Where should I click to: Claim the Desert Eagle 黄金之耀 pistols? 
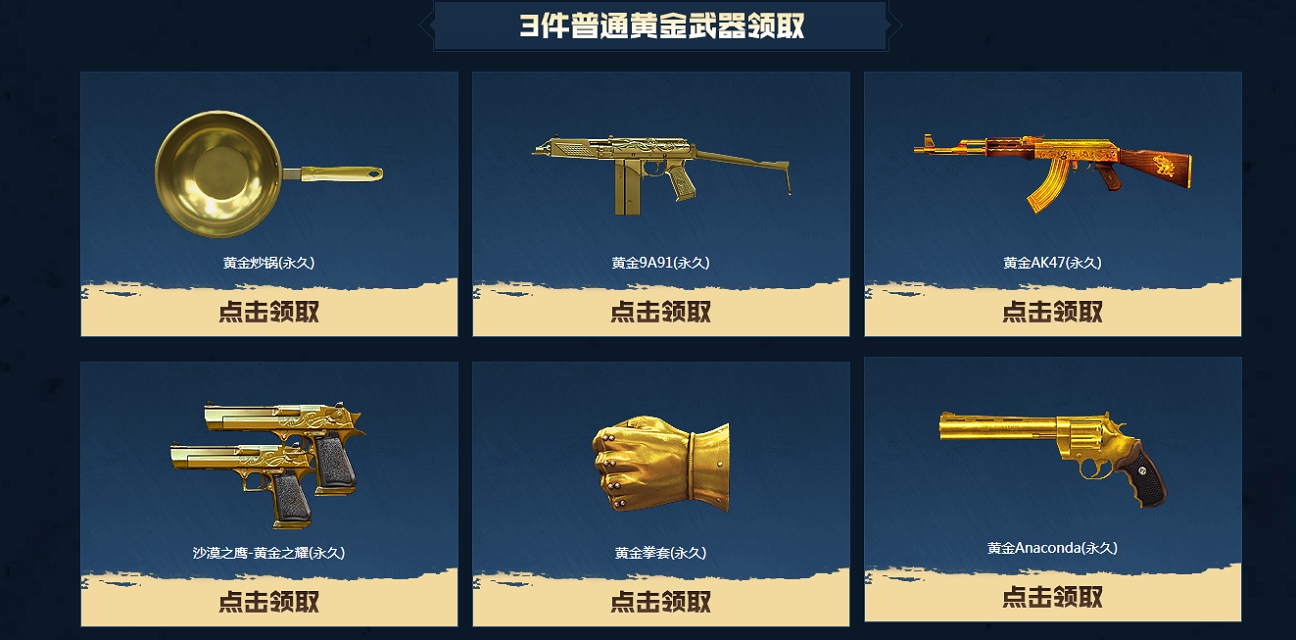(269, 601)
